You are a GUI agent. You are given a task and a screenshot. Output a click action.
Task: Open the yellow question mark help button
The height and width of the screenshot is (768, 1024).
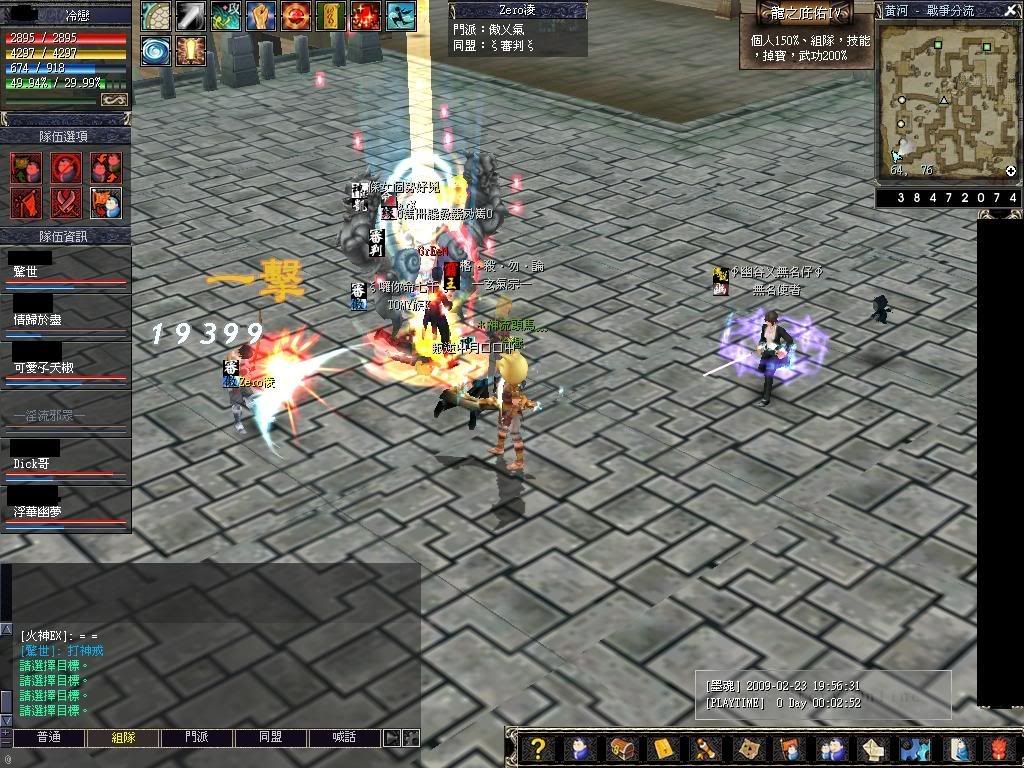tap(538, 749)
